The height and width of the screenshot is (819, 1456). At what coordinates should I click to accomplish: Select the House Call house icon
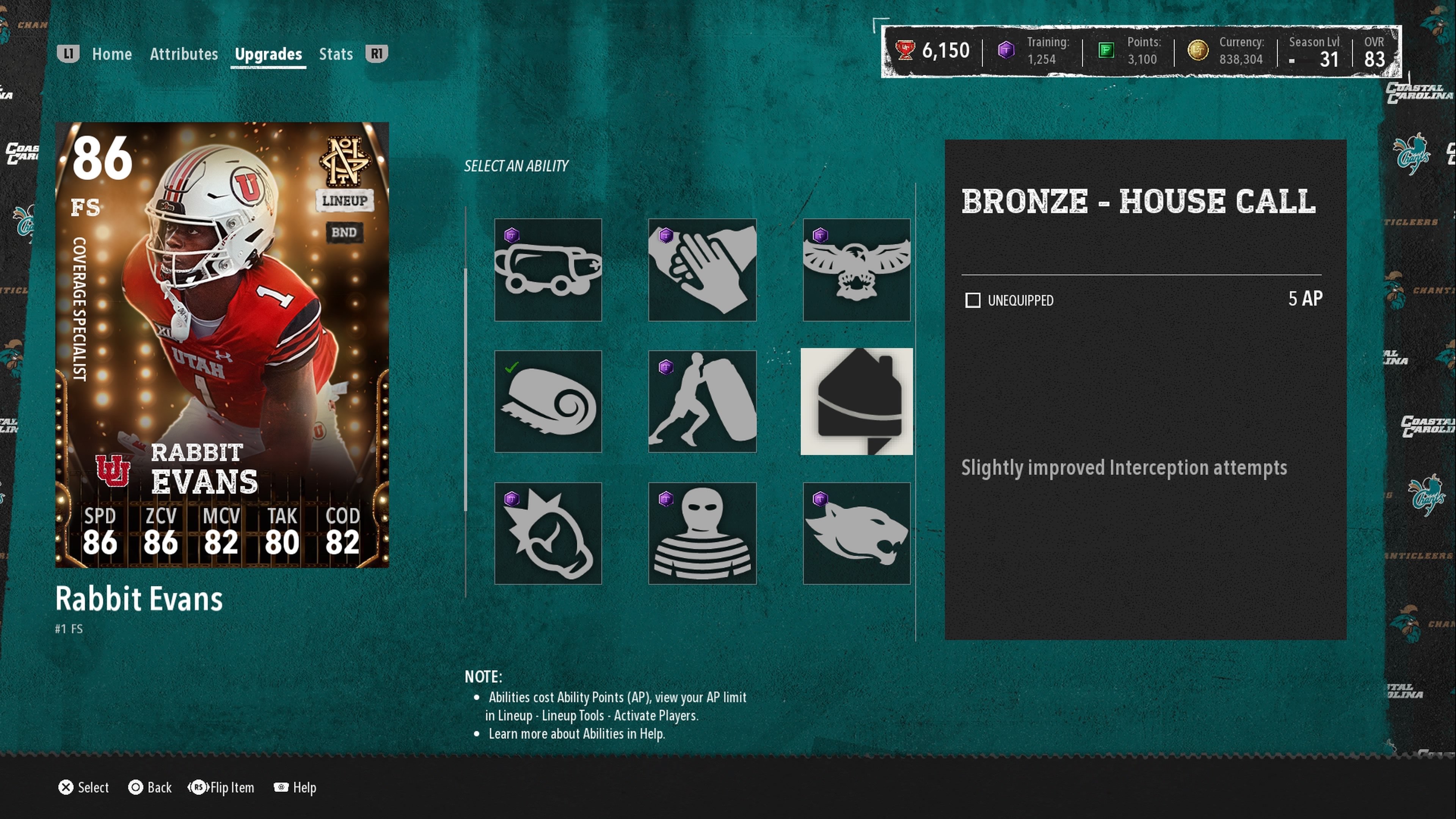pos(856,401)
